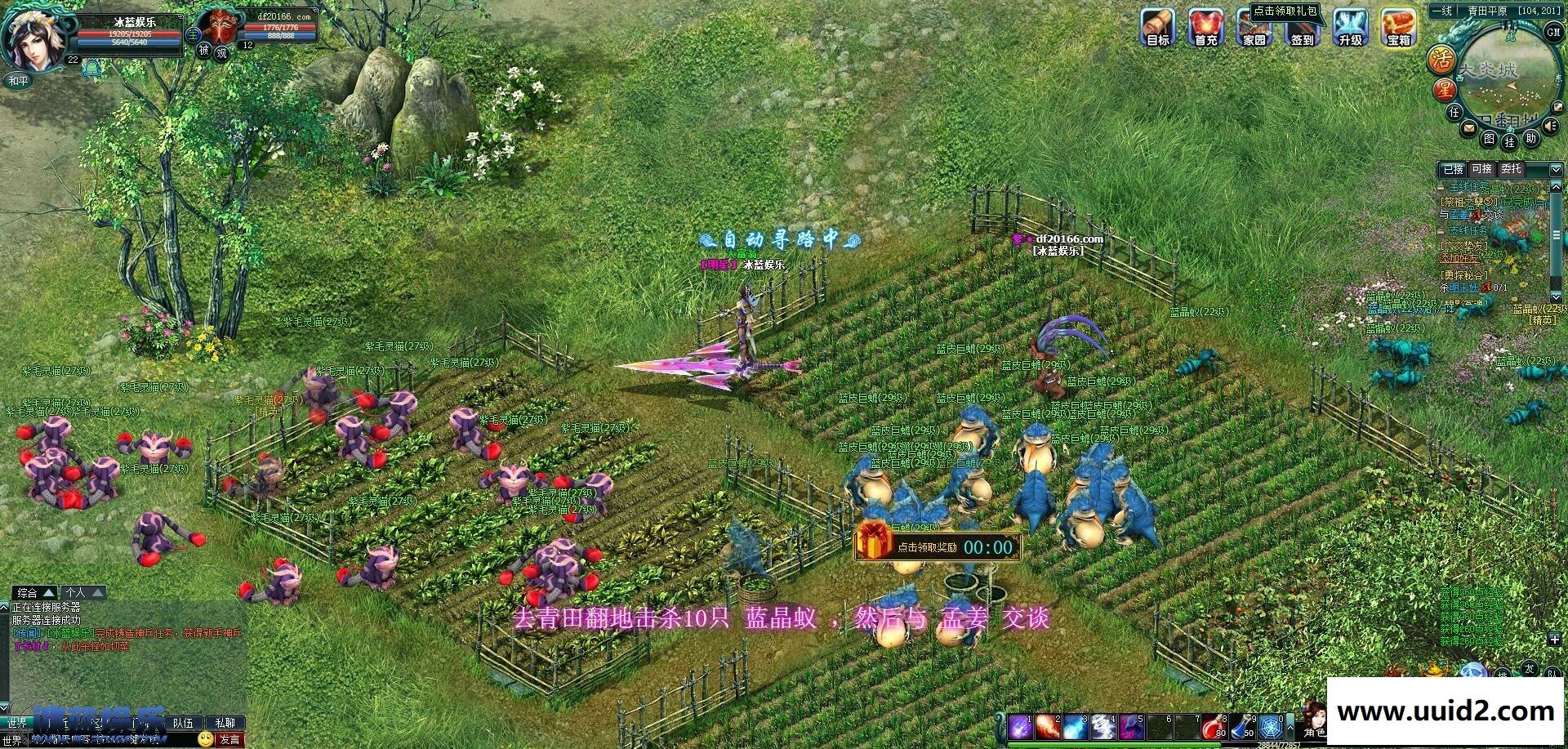This screenshot has height=749, width=1568.
Task: Expand the hotbar with the ^ arrow
Action: point(1291,728)
